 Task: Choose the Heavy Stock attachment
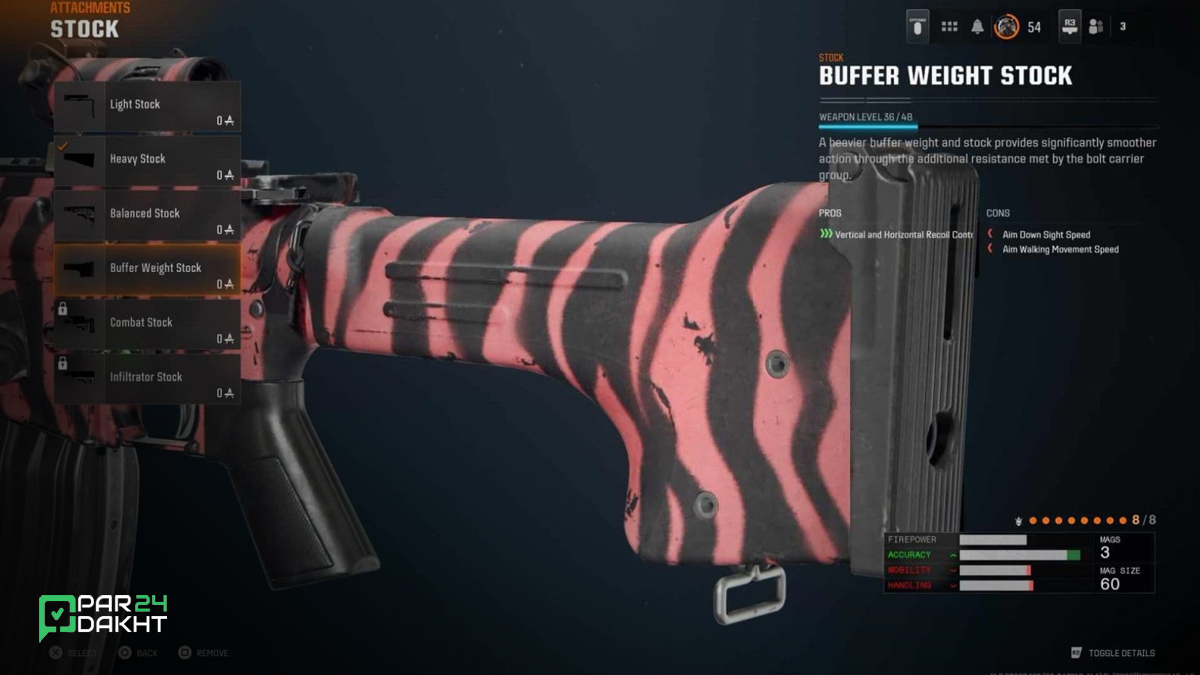147,161
